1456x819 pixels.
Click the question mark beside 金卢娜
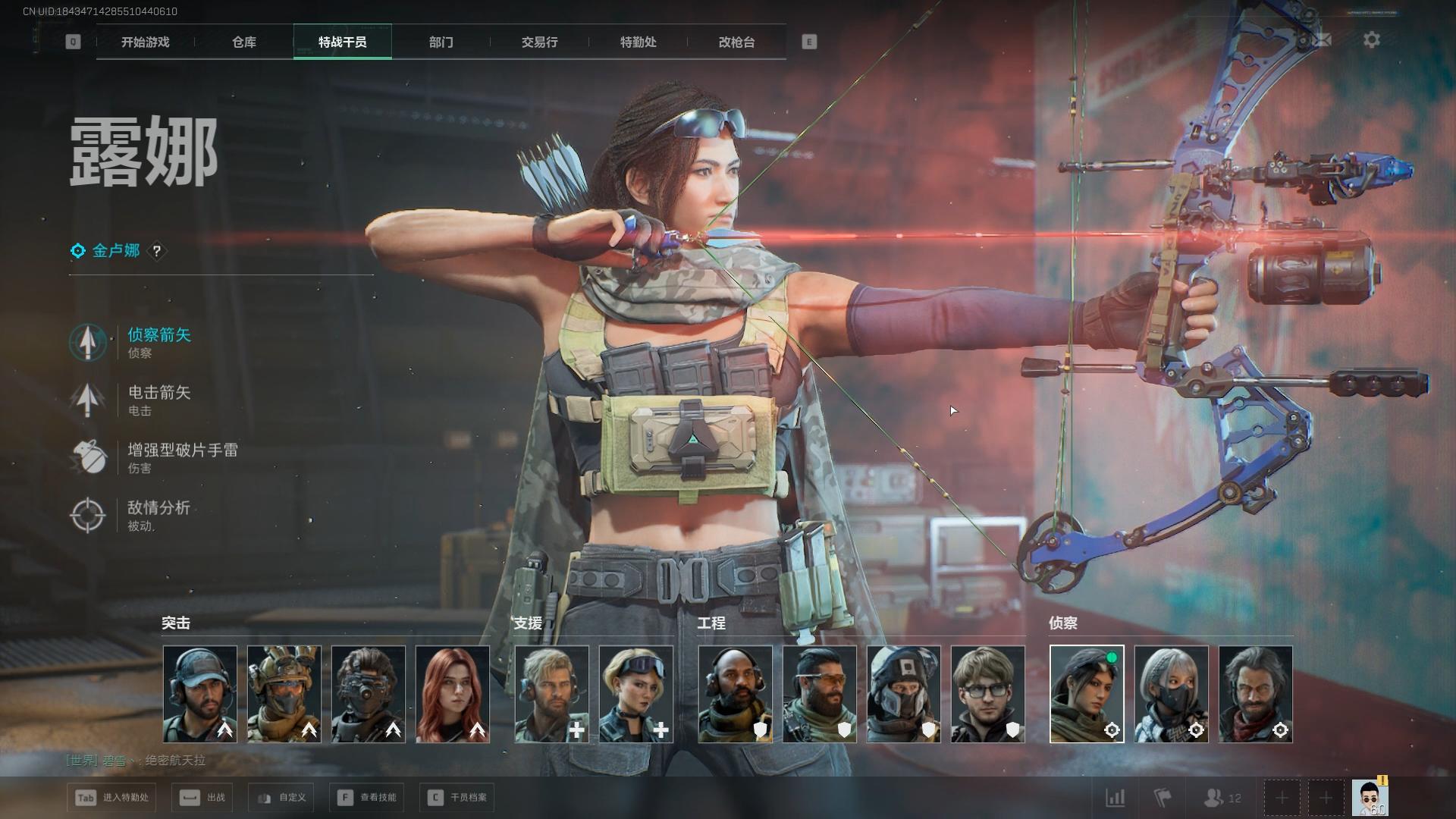(x=157, y=251)
